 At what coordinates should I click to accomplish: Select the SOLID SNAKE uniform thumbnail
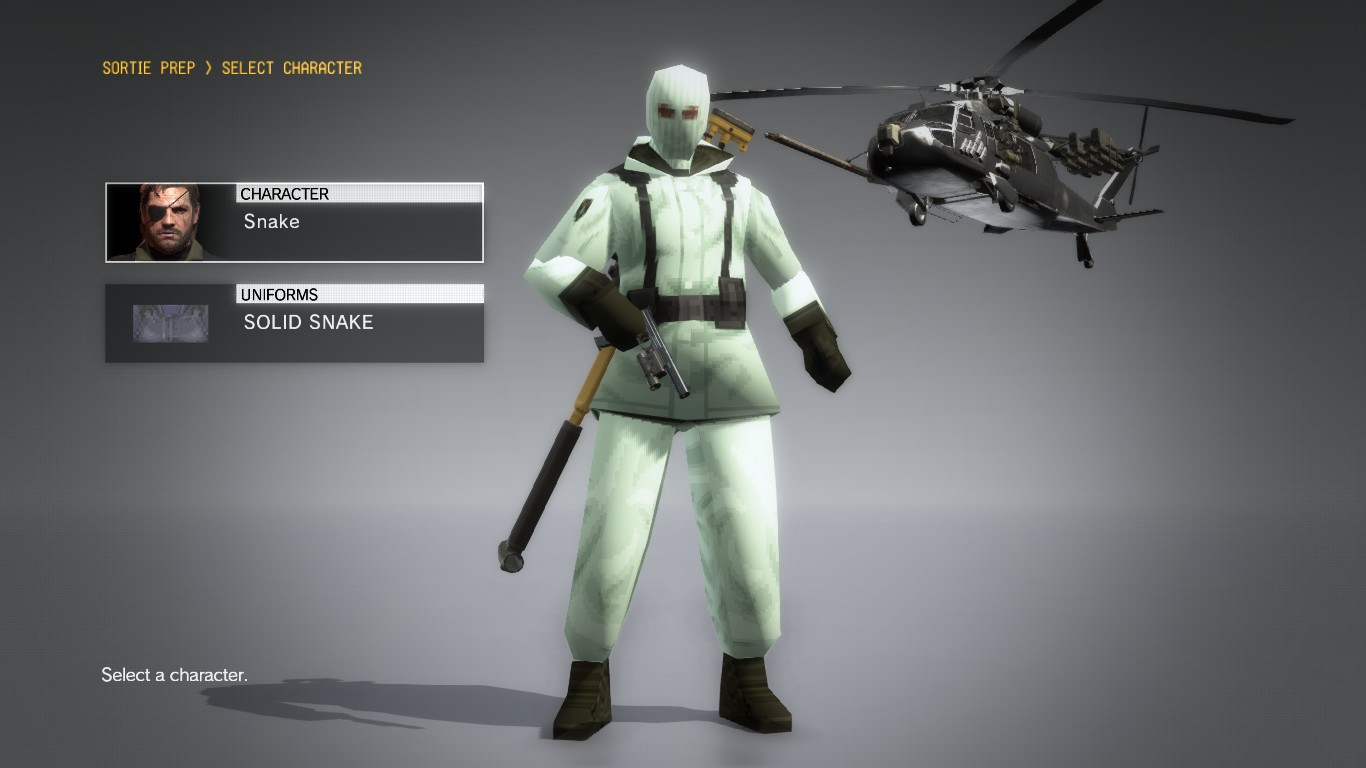(x=170, y=322)
